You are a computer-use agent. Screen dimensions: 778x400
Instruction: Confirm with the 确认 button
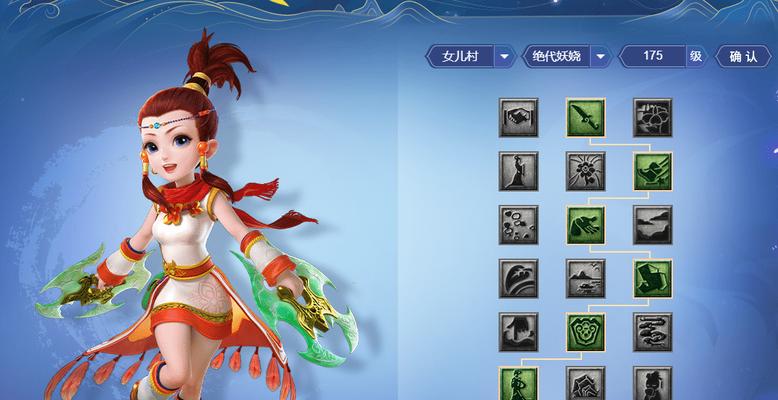tap(743, 57)
